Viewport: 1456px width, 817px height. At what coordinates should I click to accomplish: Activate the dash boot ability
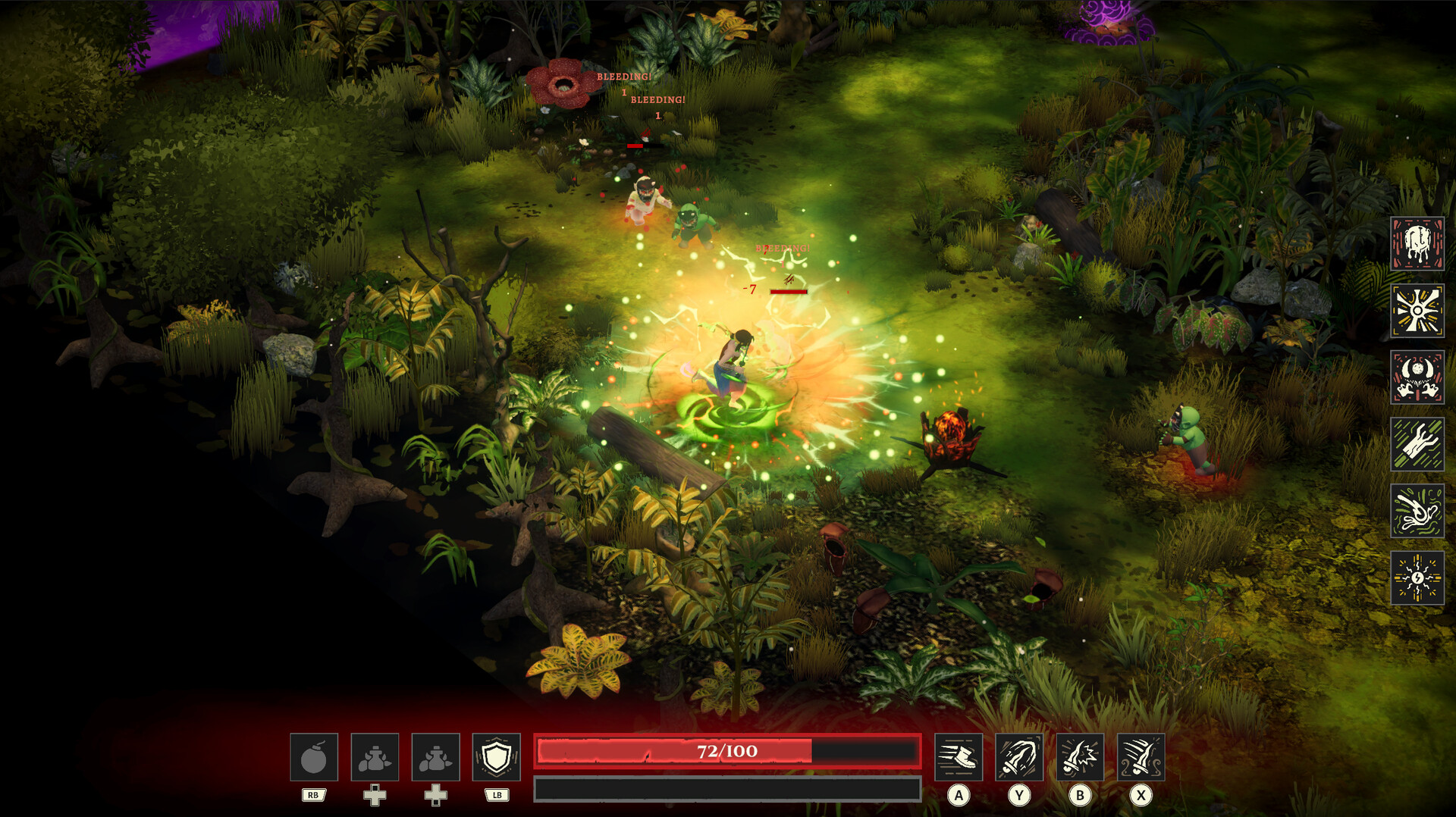tap(959, 757)
